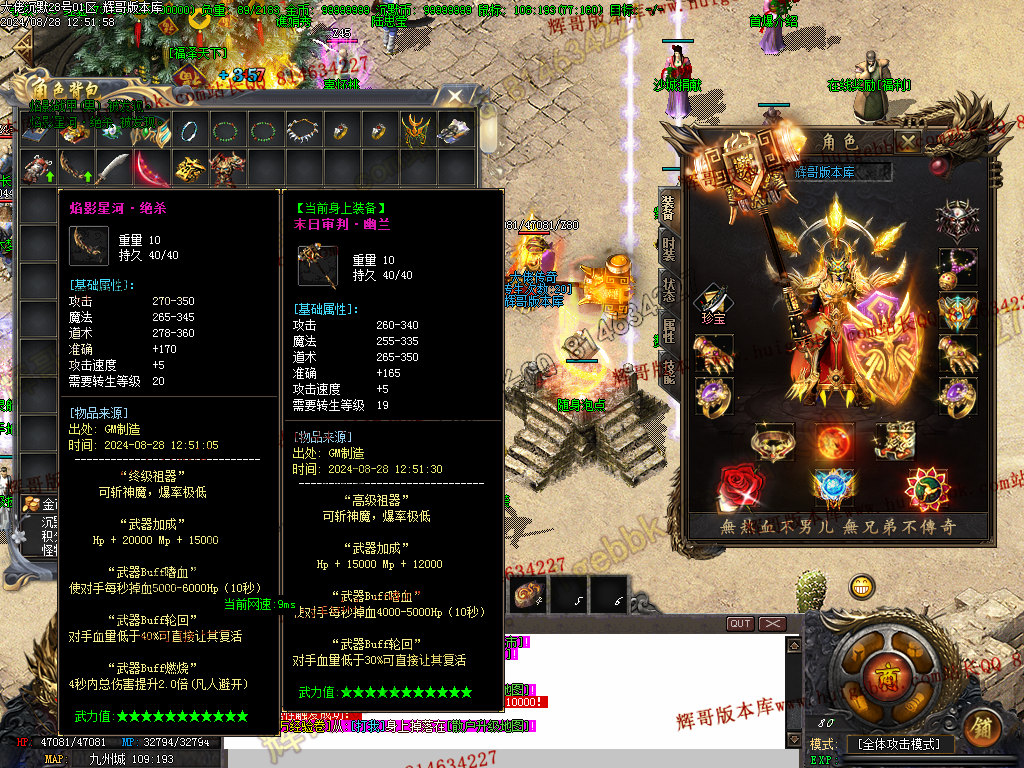
Task: Close the character panel
Action: click(x=907, y=142)
